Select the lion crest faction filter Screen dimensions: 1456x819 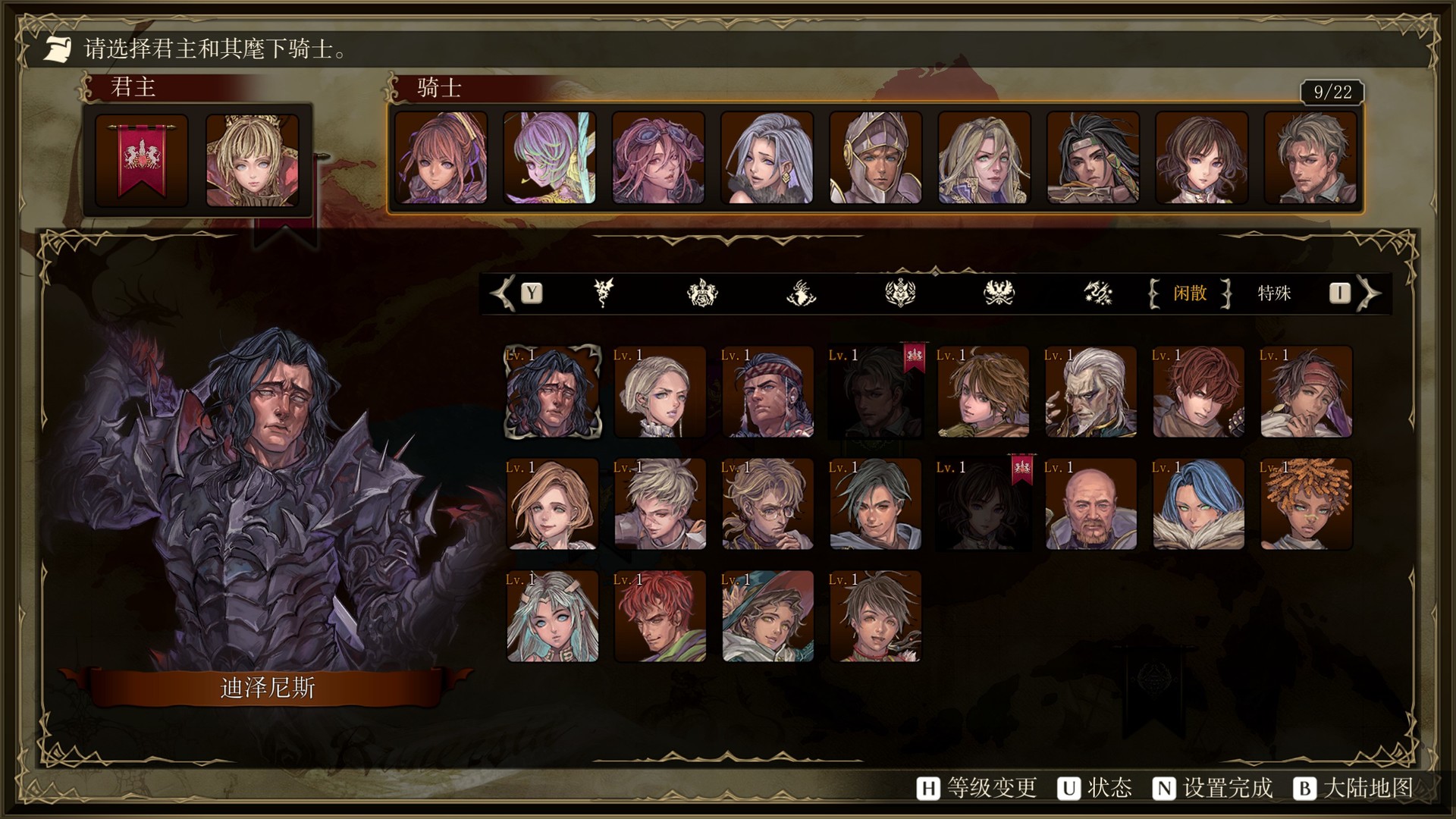[704, 295]
